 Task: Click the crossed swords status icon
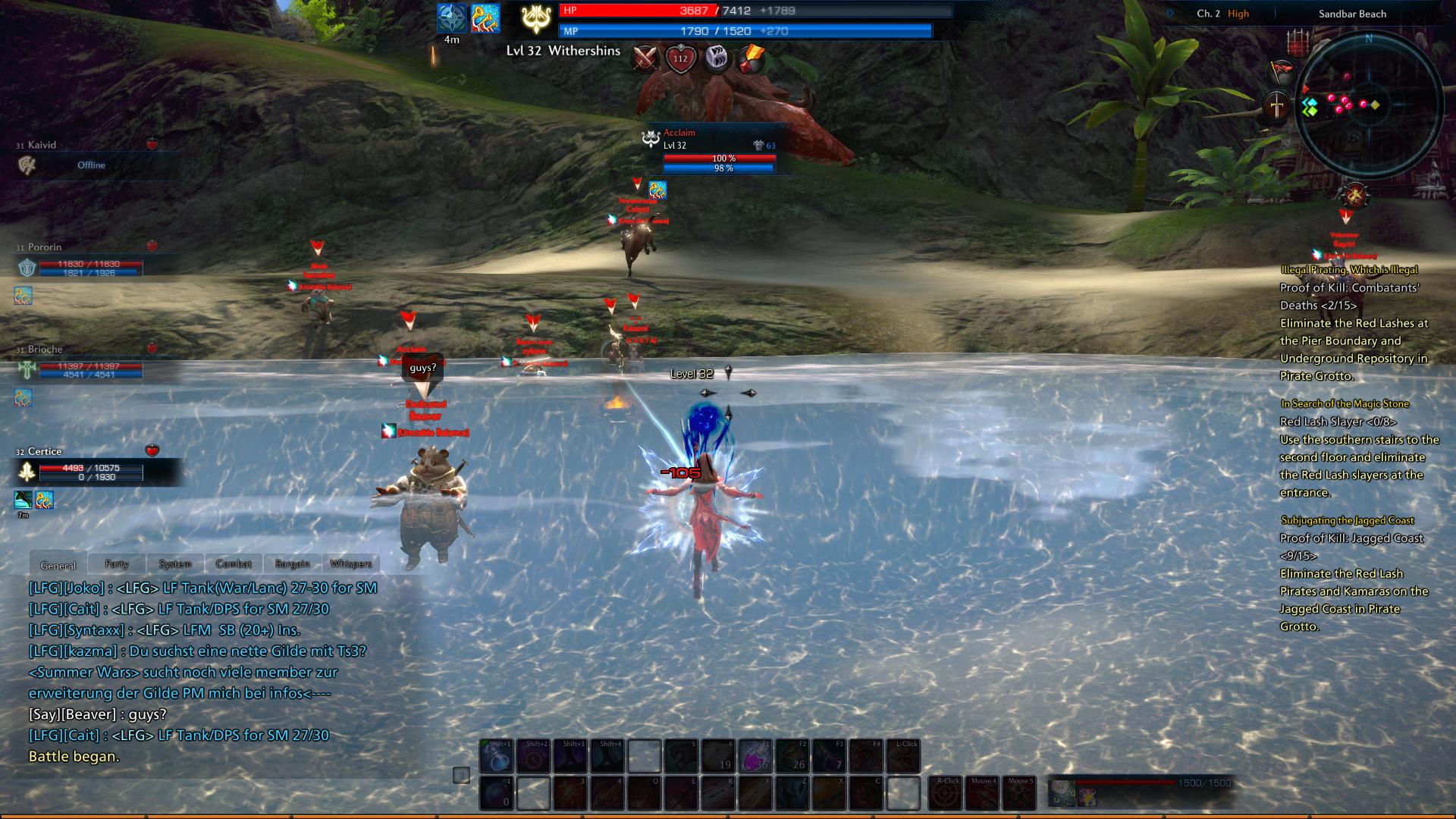[x=645, y=58]
